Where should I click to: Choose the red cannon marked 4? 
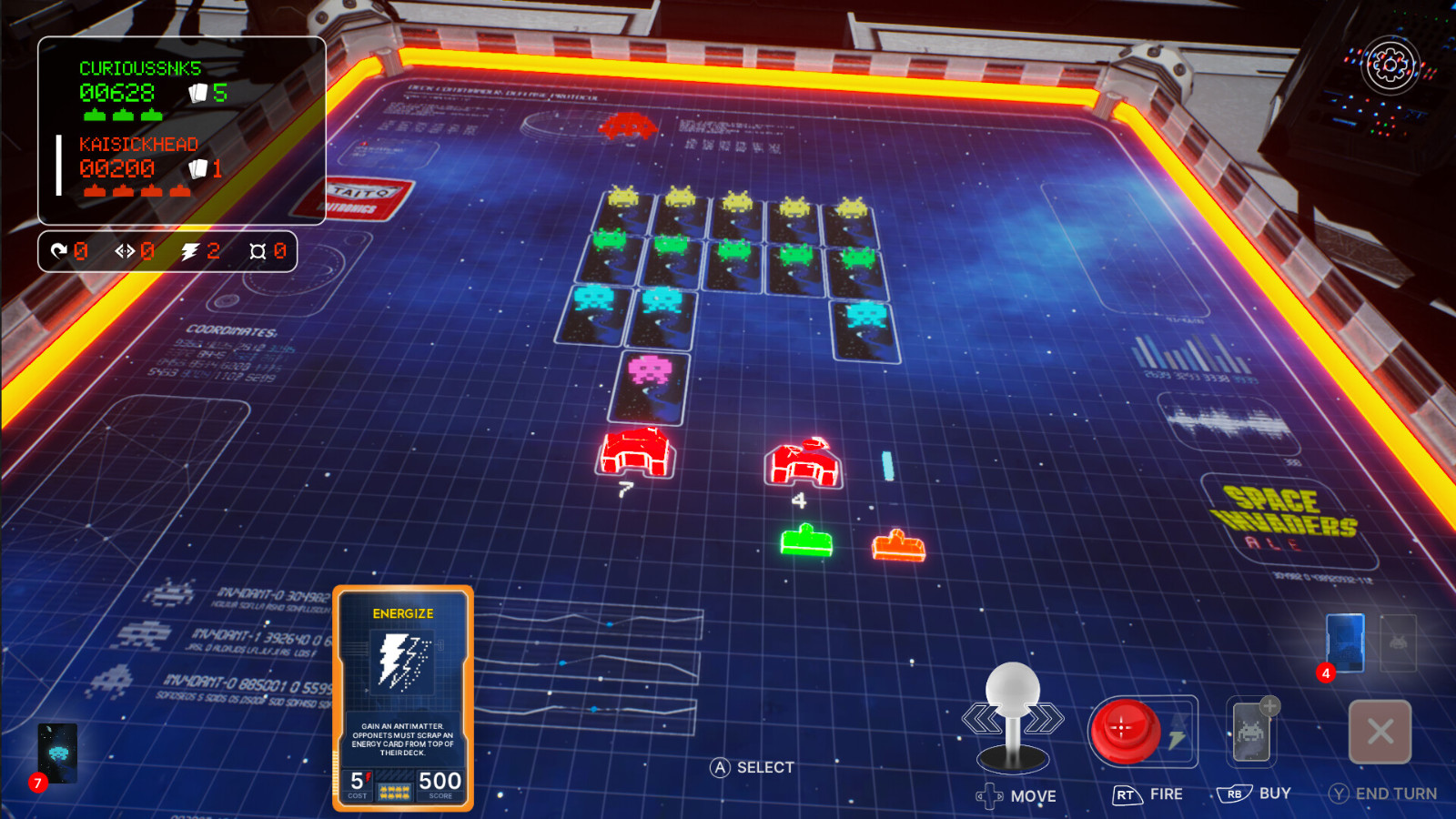tap(803, 462)
